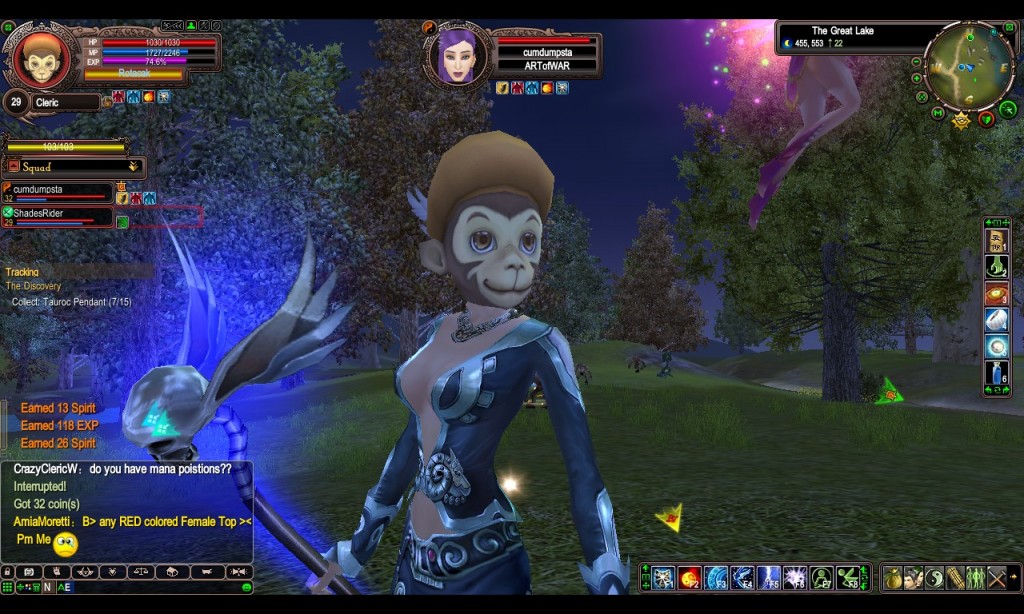Zoom out minimap with minus button

coord(916,62)
